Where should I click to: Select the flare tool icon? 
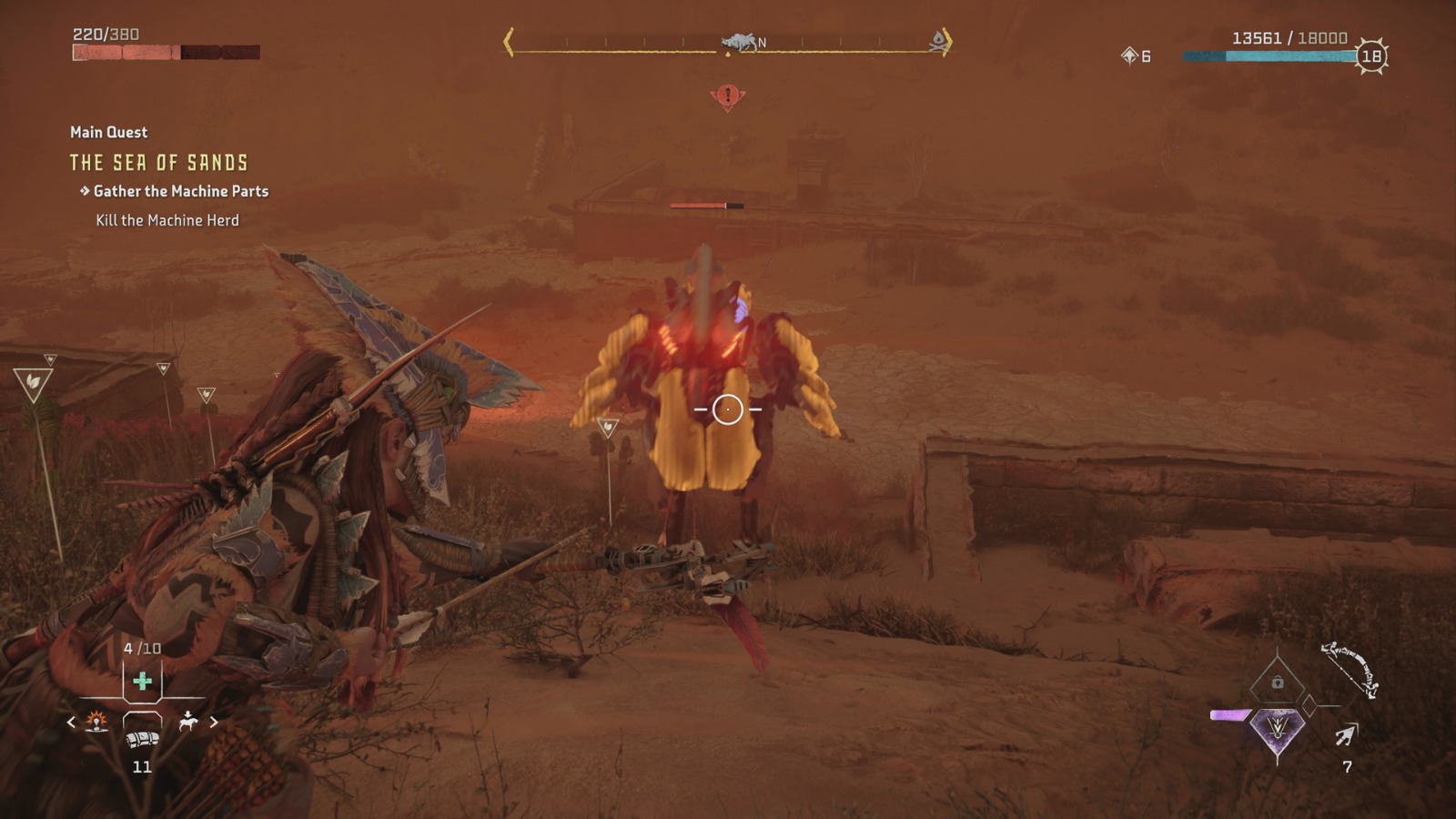(x=96, y=722)
